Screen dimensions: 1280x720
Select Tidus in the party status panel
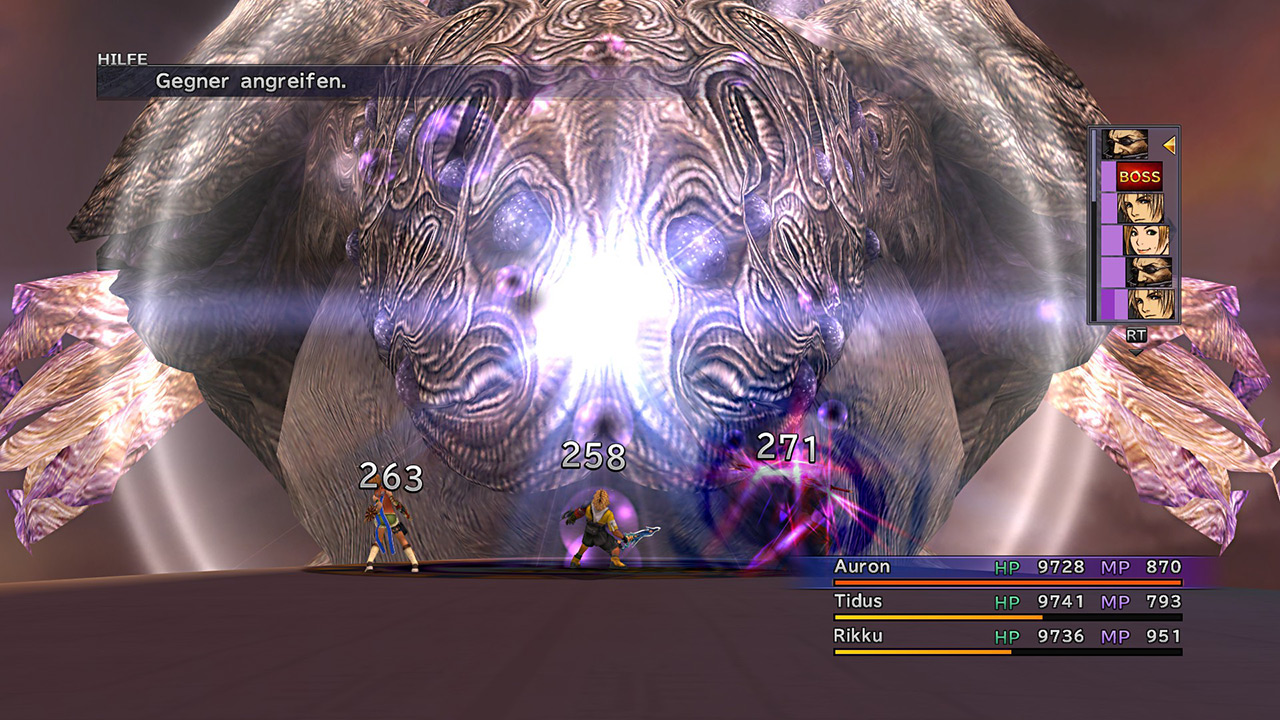[x=858, y=601]
